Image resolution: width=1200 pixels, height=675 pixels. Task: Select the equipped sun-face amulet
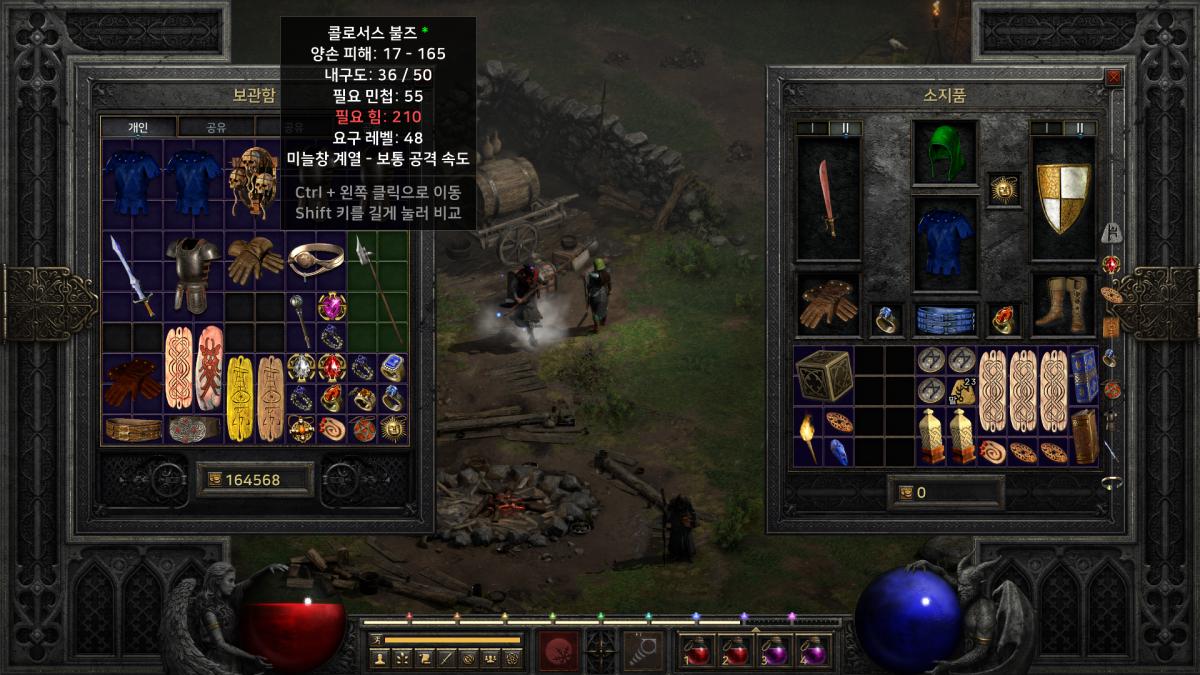1003,189
